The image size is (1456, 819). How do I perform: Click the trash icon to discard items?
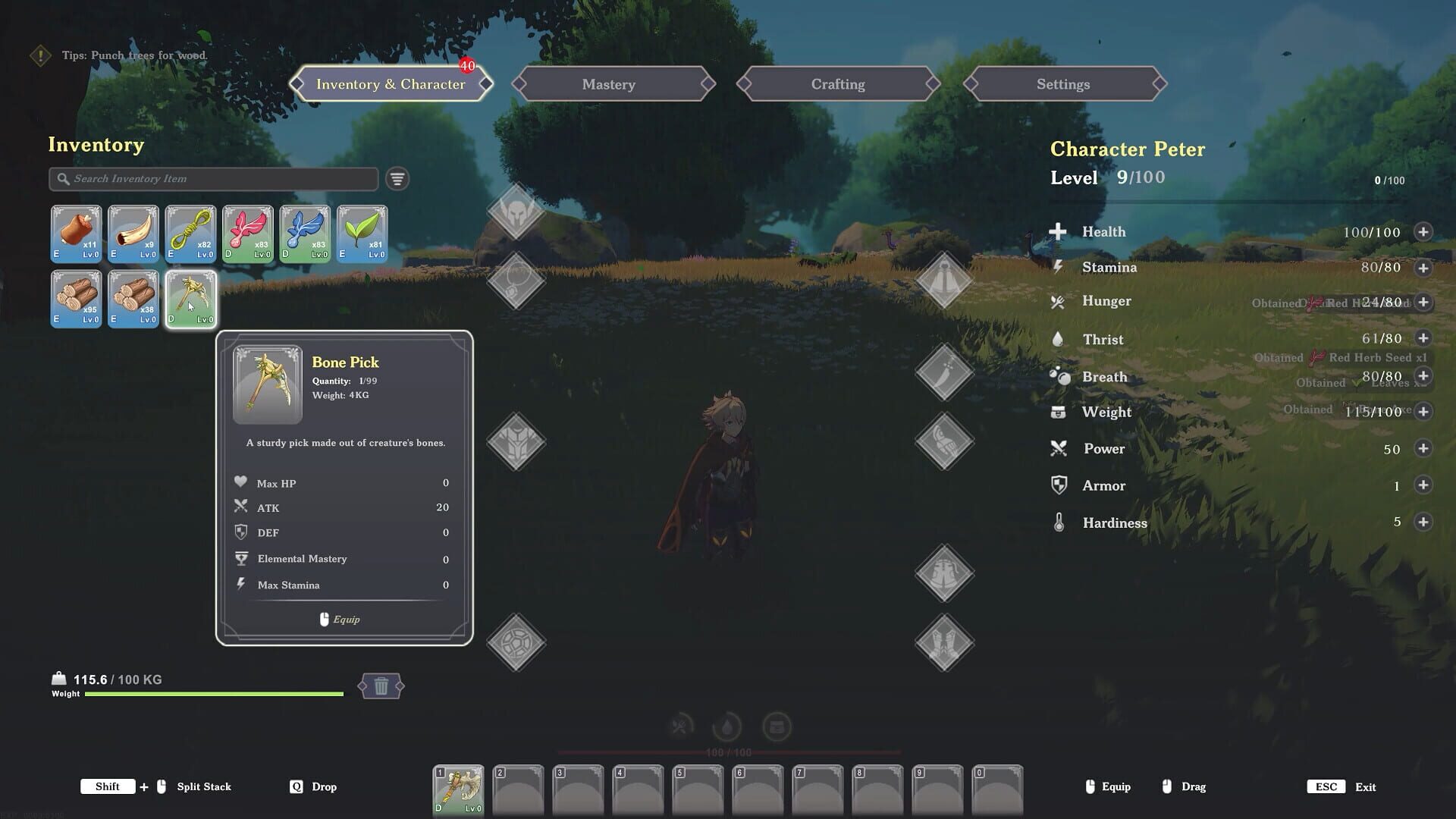point(381,685)
